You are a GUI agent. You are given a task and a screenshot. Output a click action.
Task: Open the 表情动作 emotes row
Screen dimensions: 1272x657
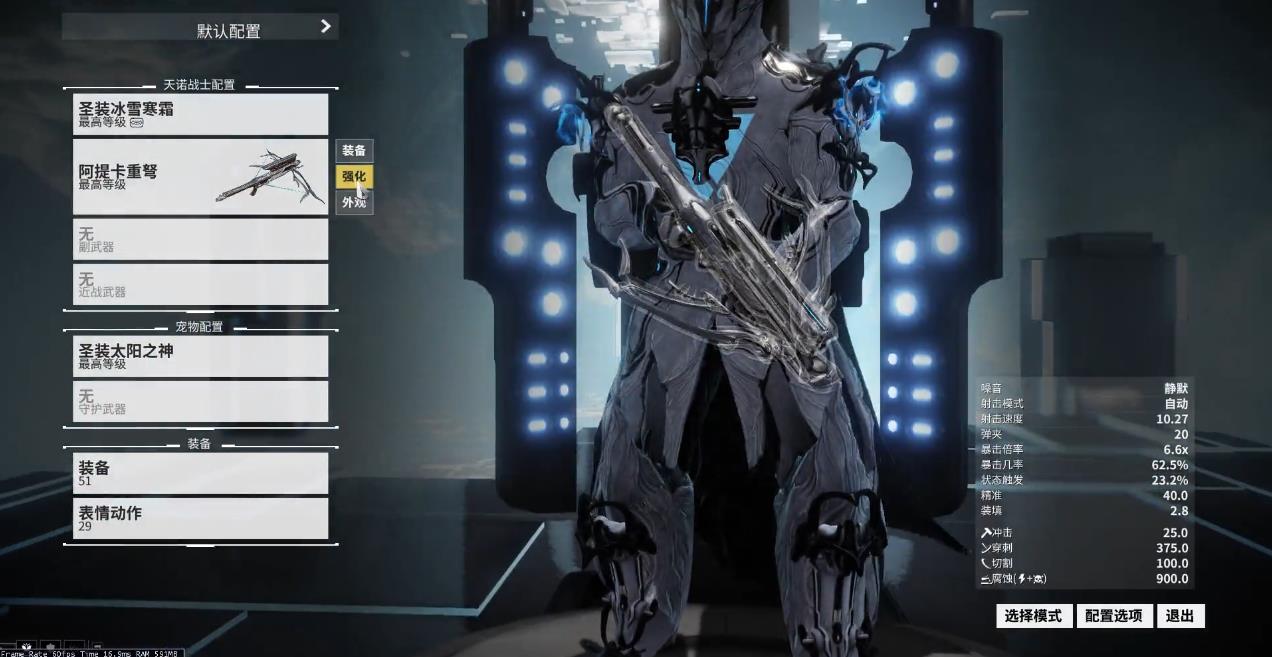200,518
